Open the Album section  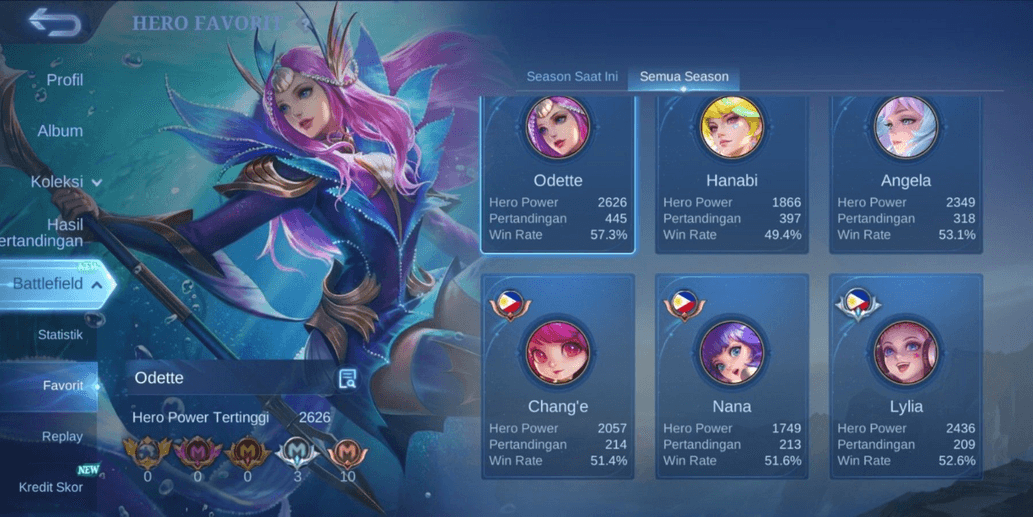coord(60,131)
